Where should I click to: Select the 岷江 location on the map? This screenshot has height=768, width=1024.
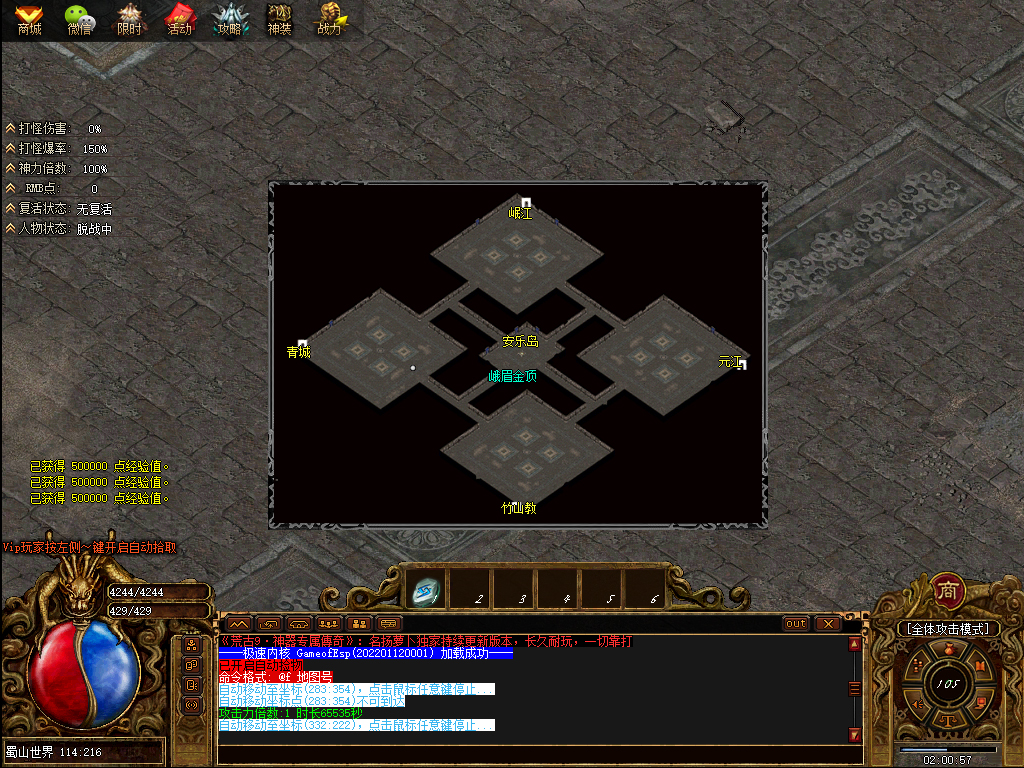point(521,212)
